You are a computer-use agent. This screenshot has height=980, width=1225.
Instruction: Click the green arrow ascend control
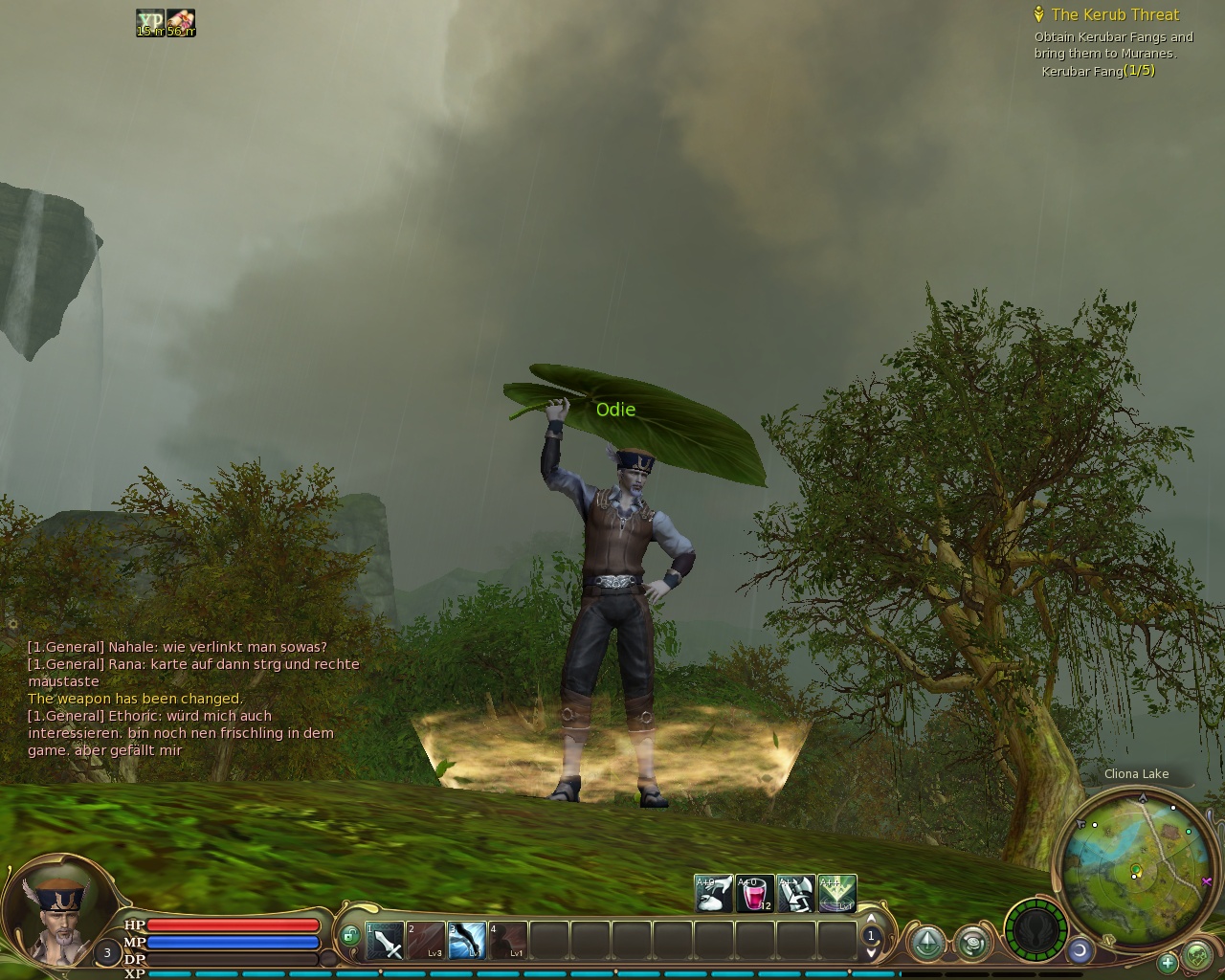click(x=927, y=943)
